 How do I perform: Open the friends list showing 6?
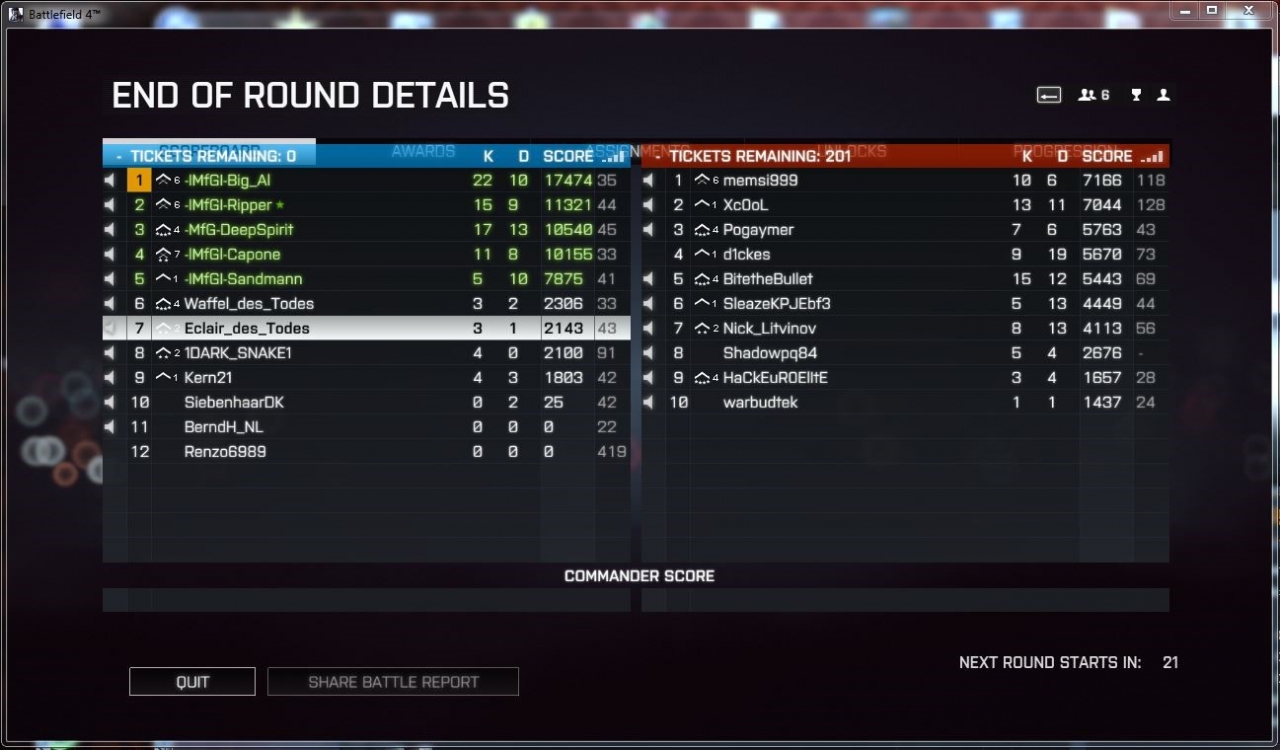pyautogui.click(x=1093, y=95)
